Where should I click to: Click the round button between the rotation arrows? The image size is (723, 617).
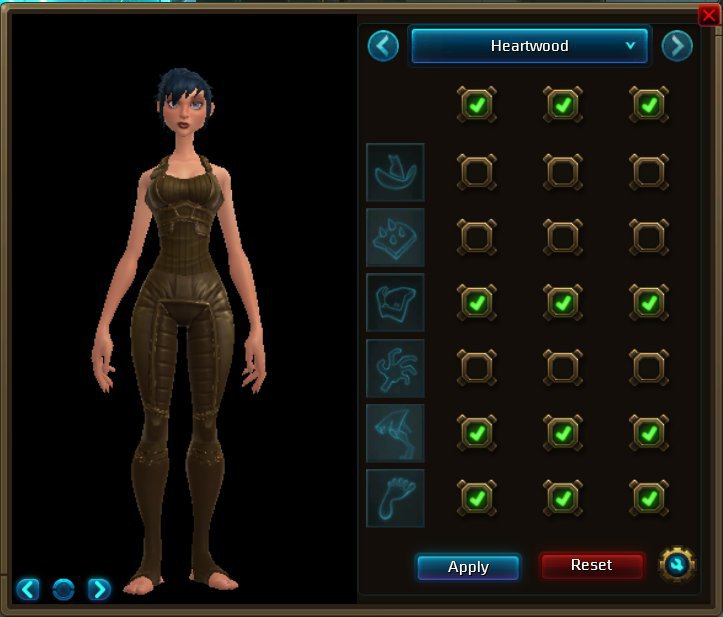click(63, 589)
